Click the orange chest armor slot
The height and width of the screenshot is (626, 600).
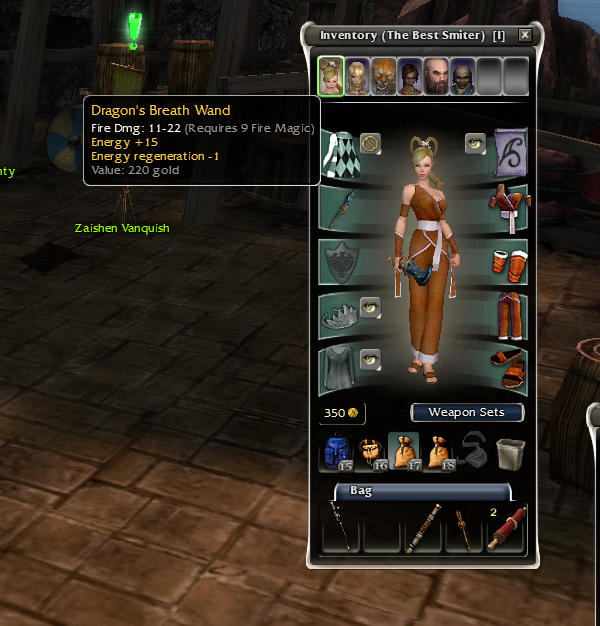pos(509,208)
